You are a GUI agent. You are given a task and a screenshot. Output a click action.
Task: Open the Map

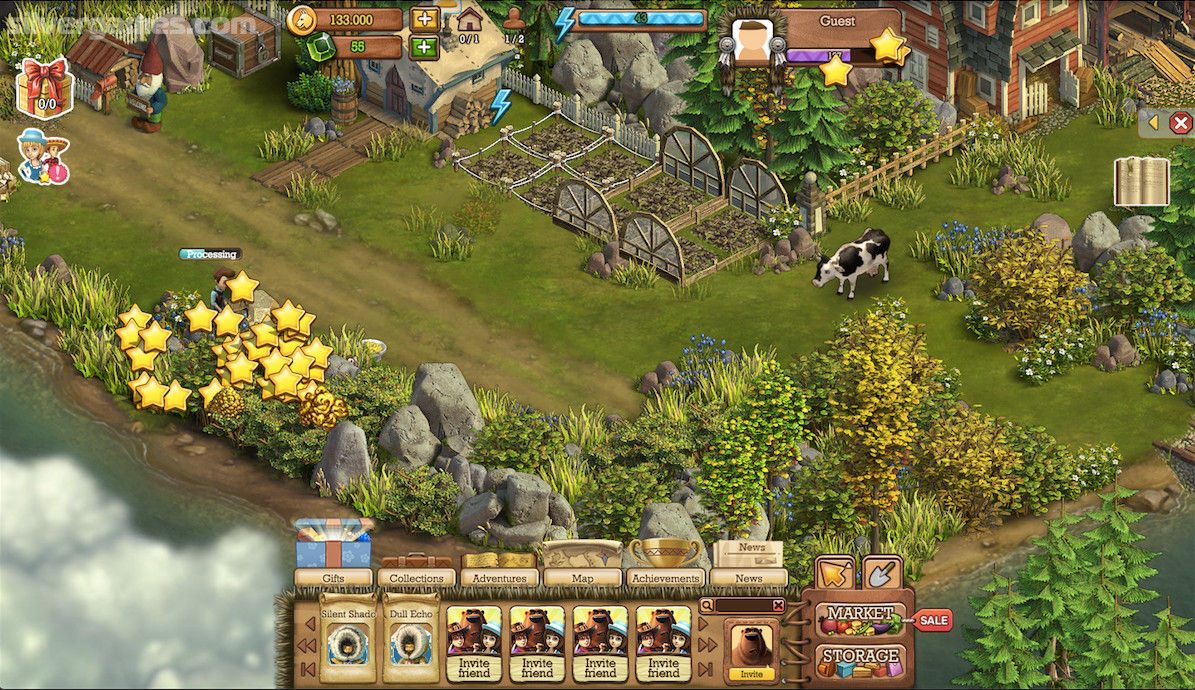tap(582, 577)
